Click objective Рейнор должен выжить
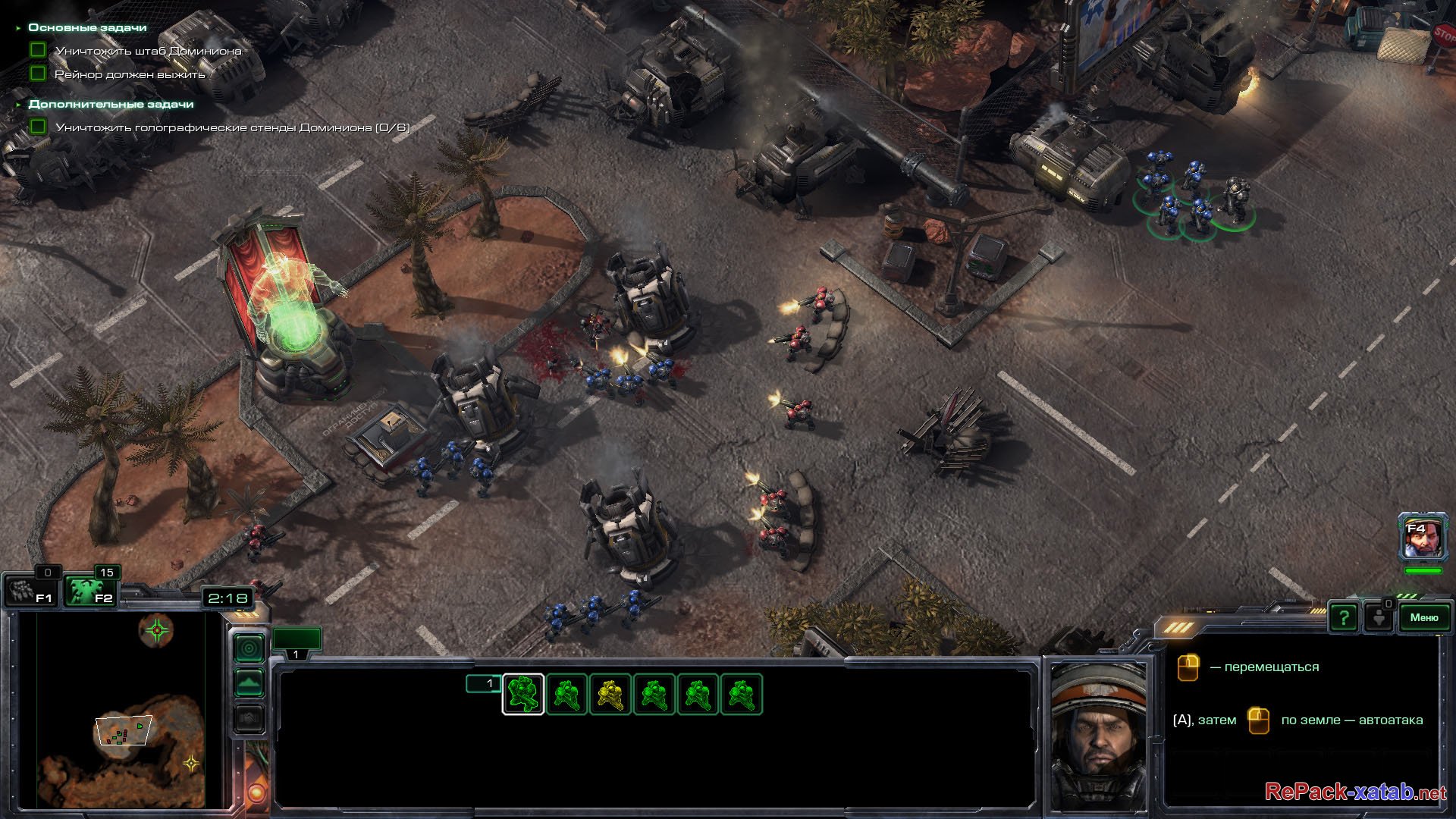1456x819 pixels. click(x=130, y=74)
